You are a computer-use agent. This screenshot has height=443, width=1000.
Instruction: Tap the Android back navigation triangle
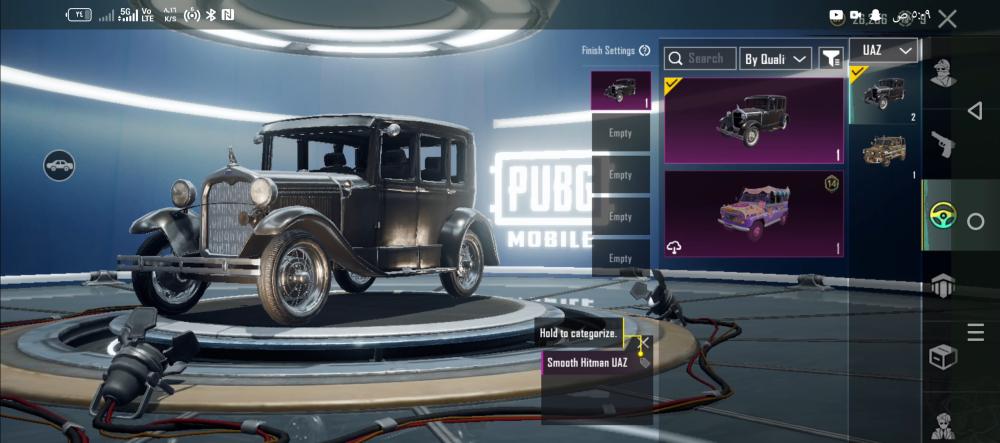[975, 111]
